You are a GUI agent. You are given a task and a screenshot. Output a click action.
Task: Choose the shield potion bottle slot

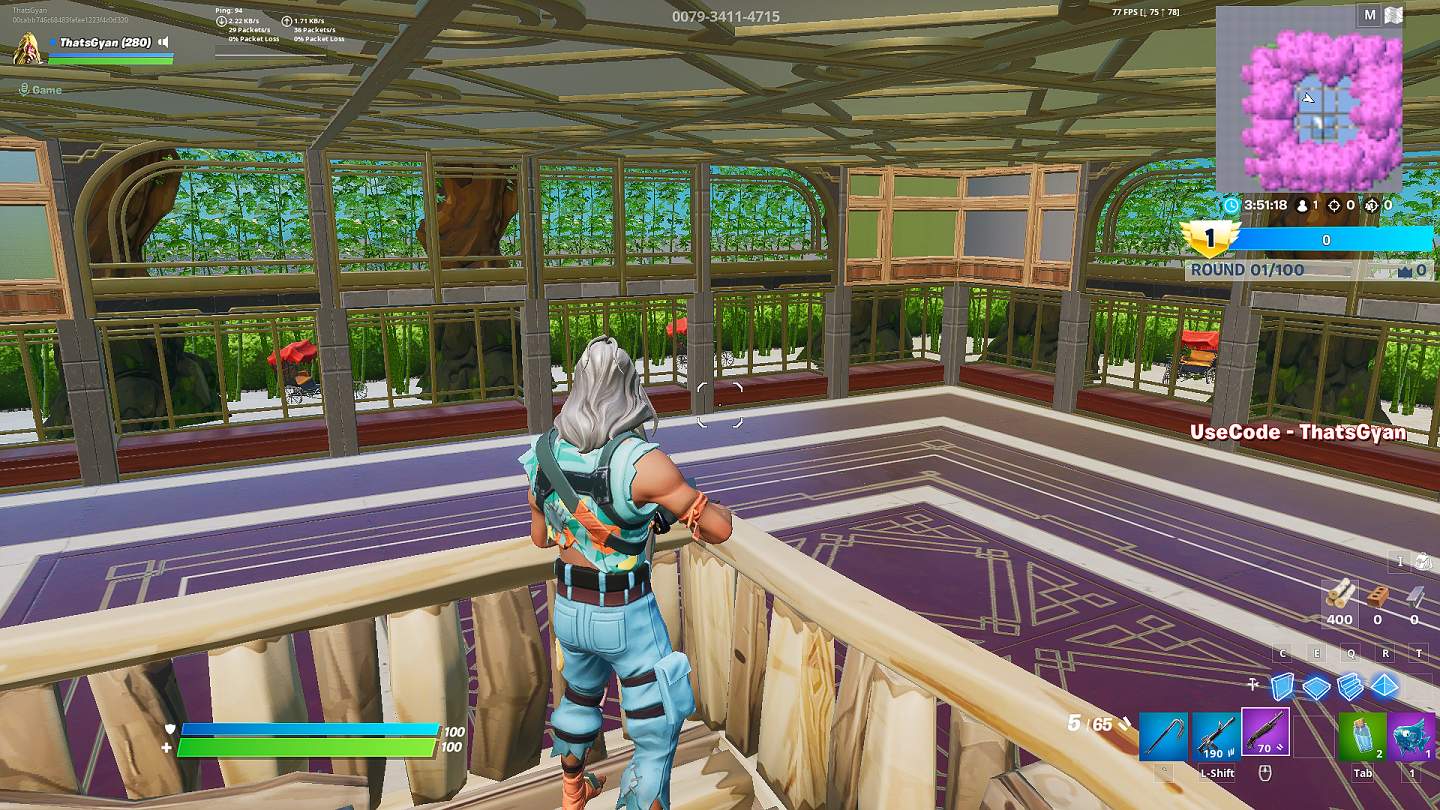pos(1362,736)
